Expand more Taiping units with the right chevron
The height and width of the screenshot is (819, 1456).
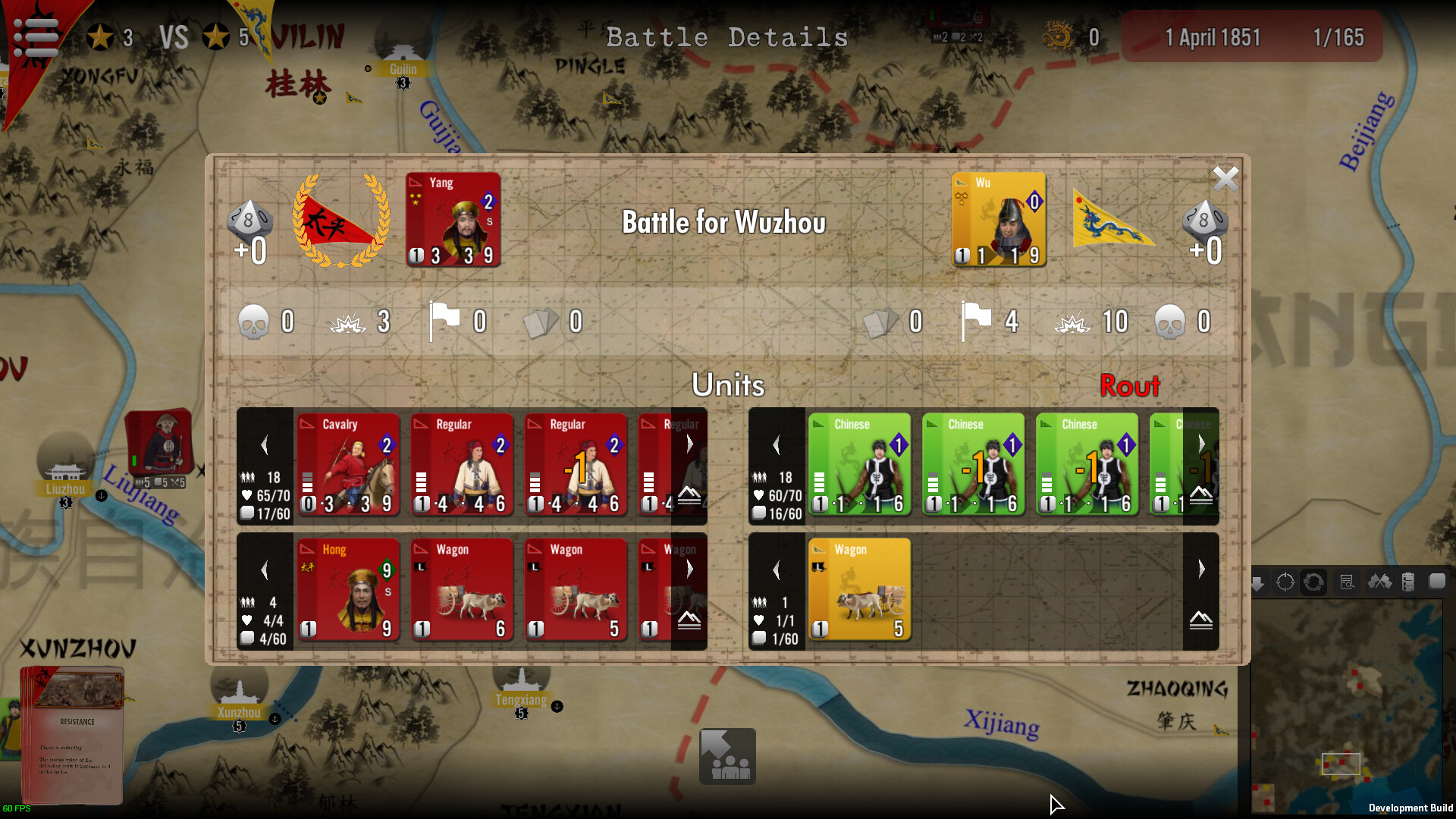[689, 444]
